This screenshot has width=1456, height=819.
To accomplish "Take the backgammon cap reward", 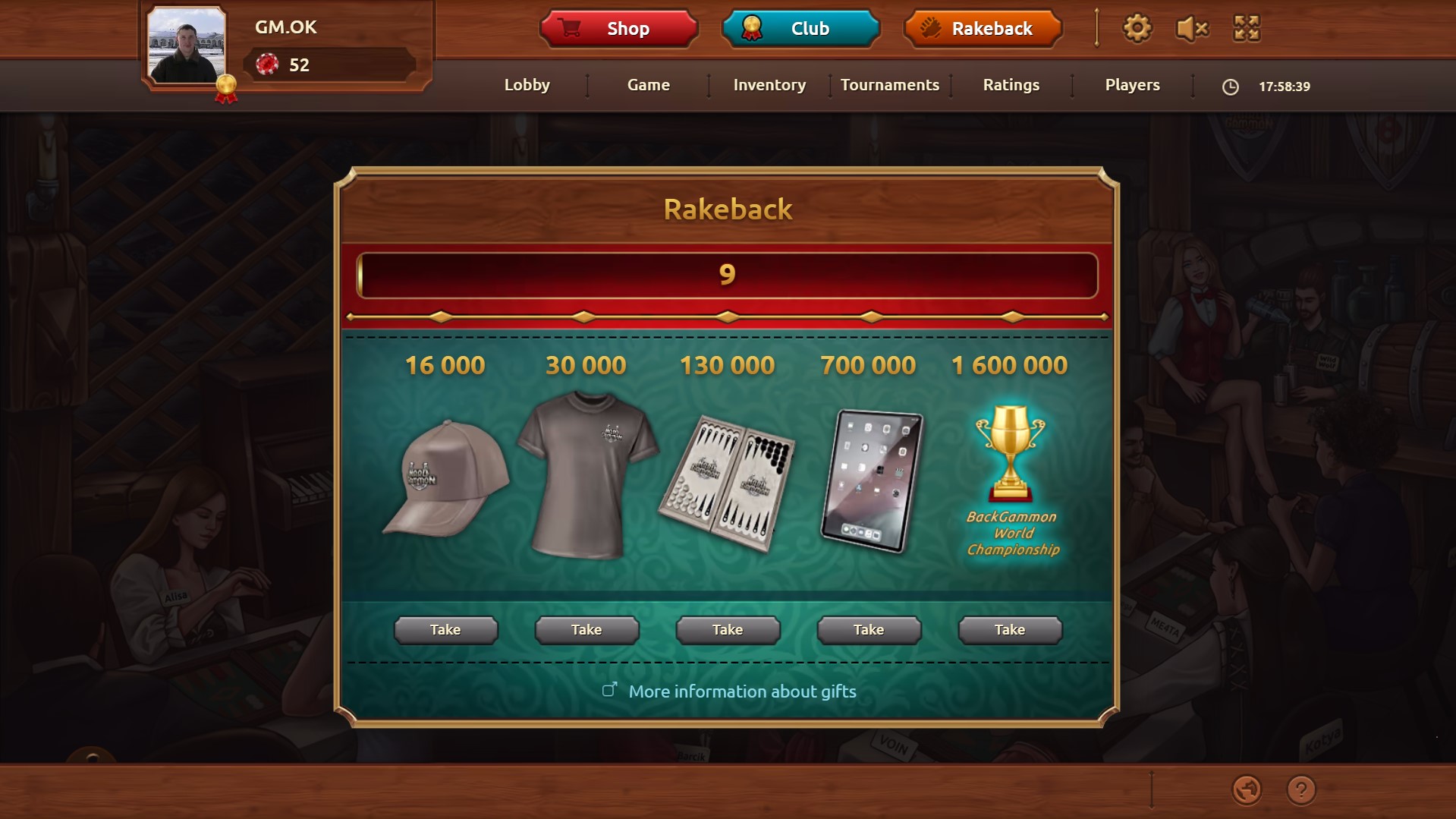I will 445,629.
